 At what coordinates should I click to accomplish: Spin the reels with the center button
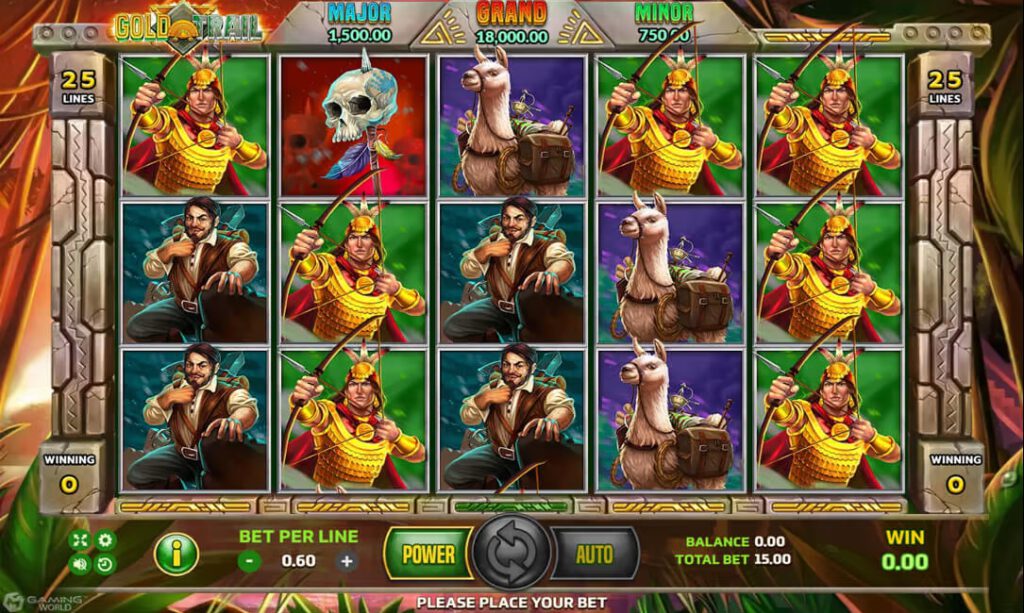coord(511,554)
